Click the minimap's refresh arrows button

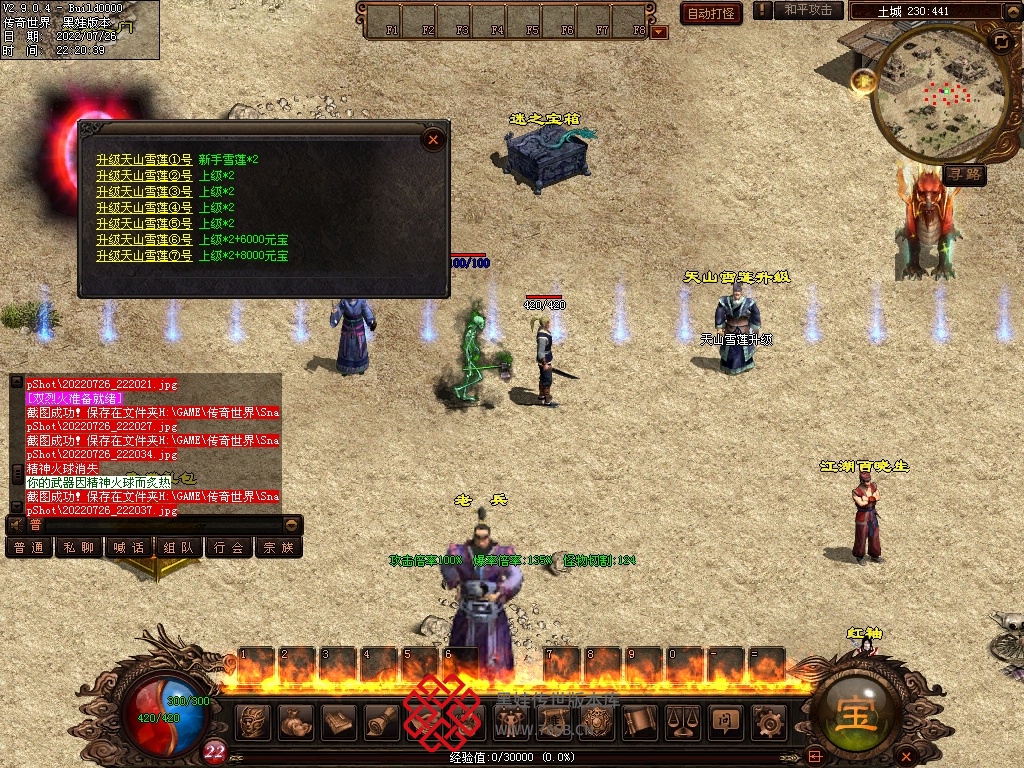tap(1001, 42)
